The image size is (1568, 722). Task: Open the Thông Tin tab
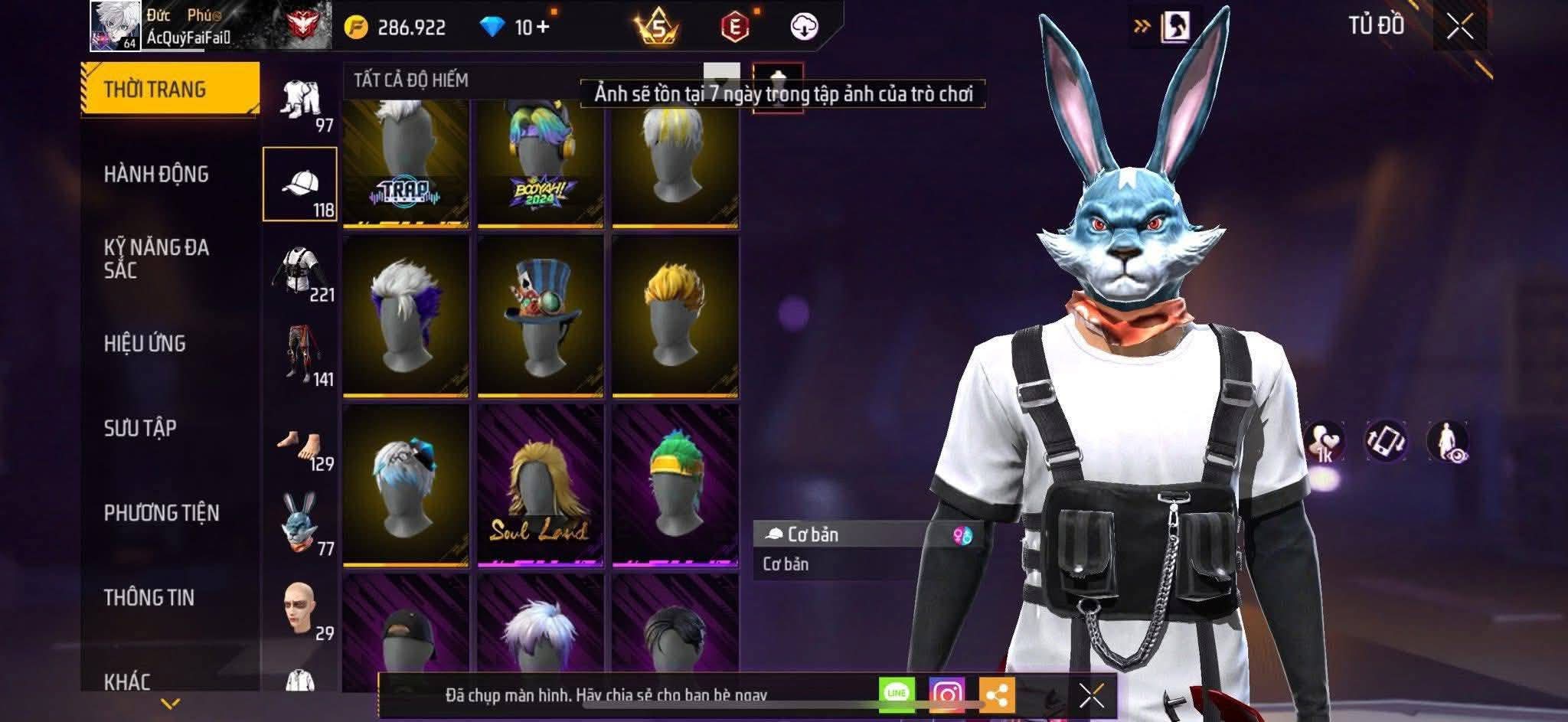pos(149,597)
